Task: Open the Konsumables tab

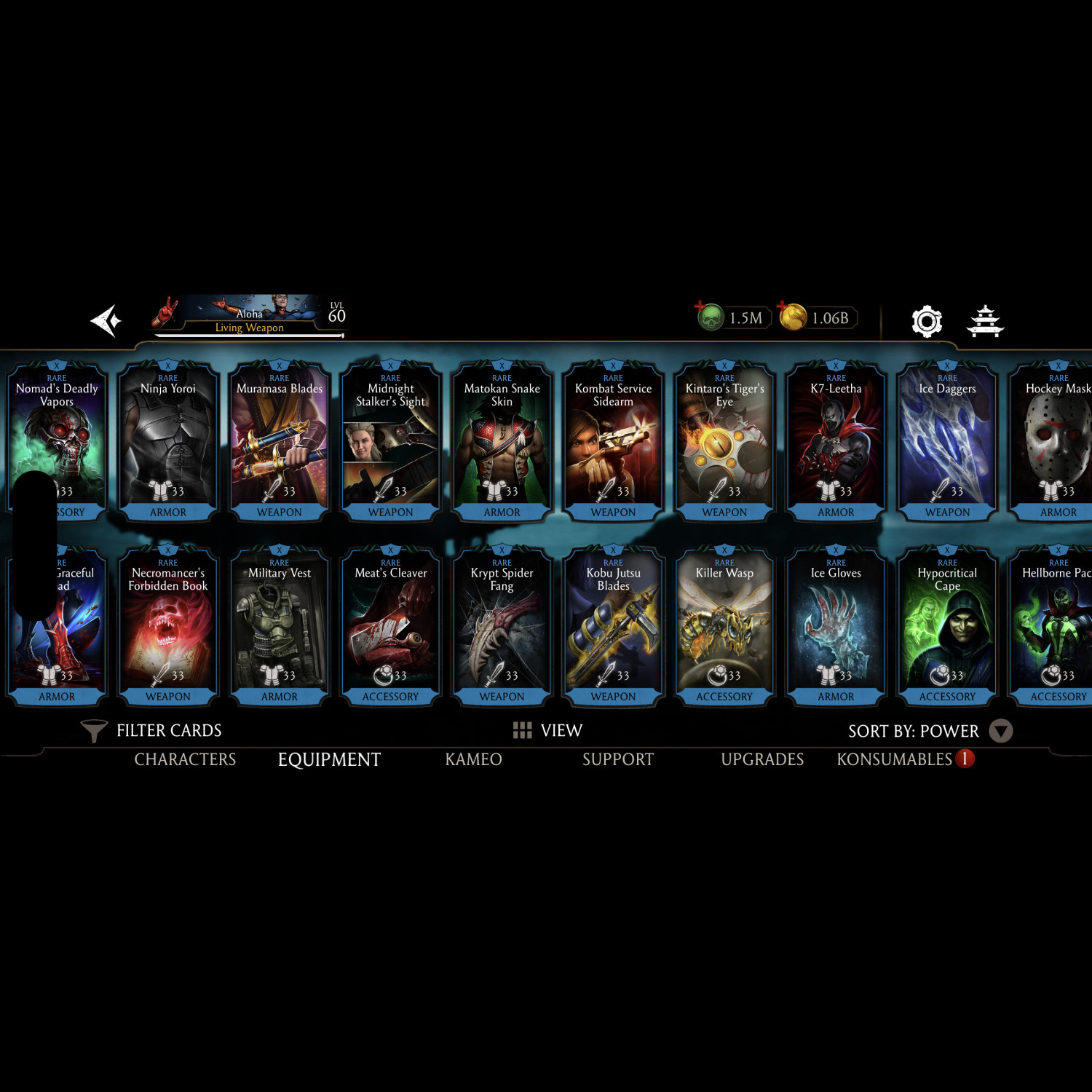Action: click(x=895, y=759)
